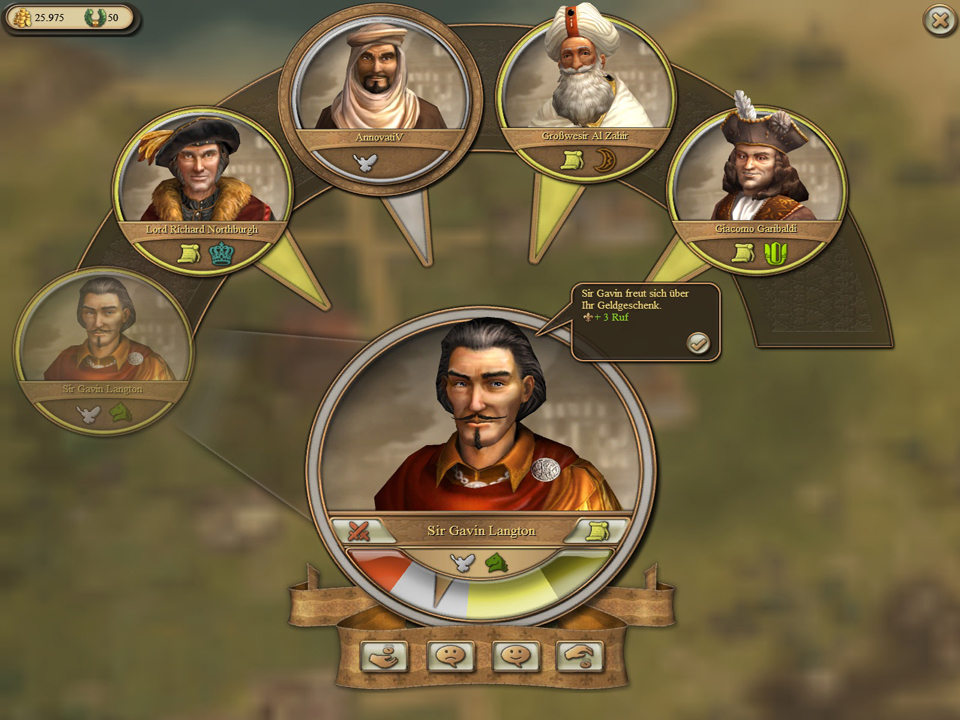
Task: Insult Sir Gavin with the sad speech bubble
Action: (x=450, y=656)
